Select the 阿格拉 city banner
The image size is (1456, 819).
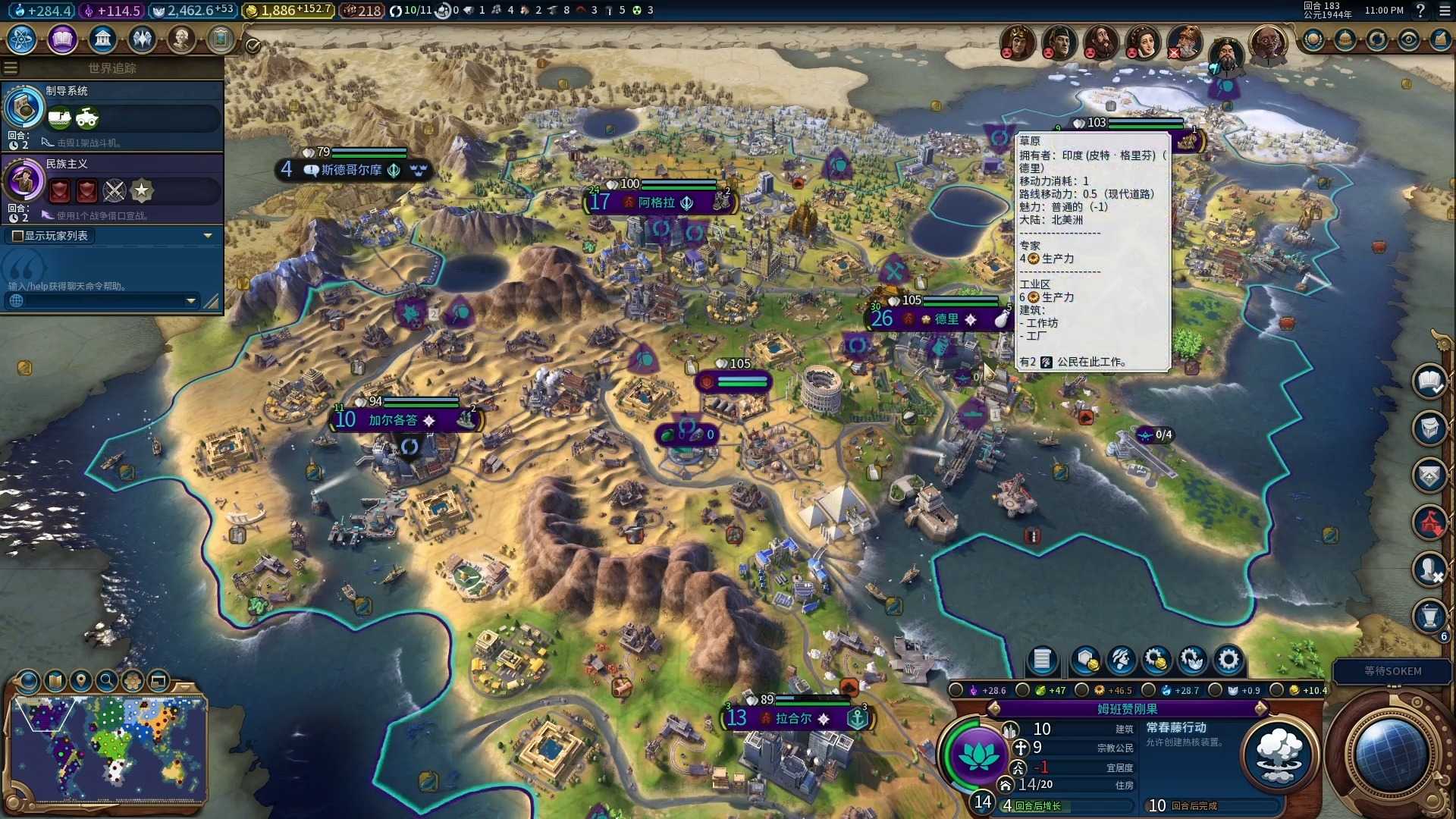tap(657, 202)
